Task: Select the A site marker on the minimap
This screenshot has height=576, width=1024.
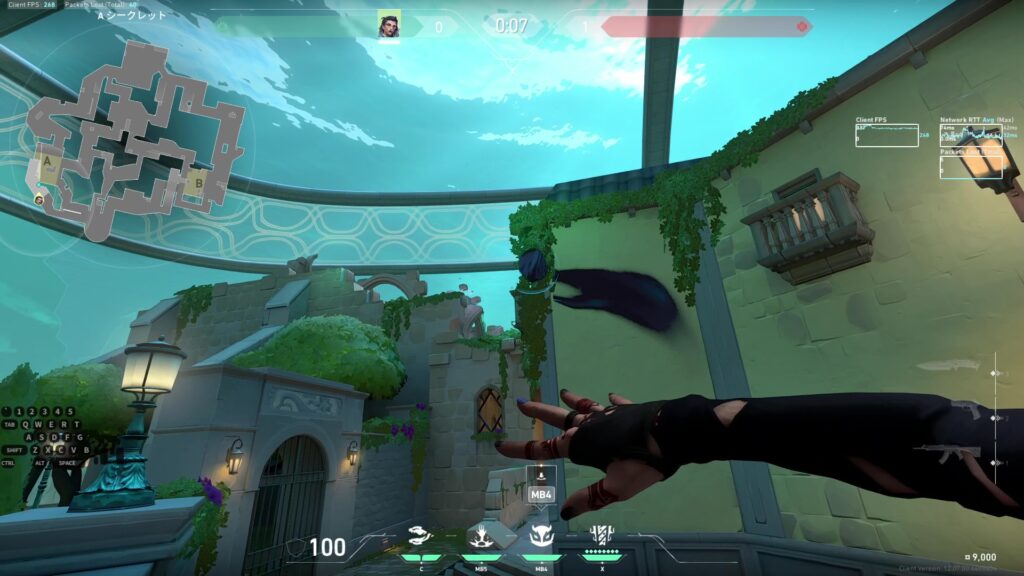Action: (x=47, y=162)
